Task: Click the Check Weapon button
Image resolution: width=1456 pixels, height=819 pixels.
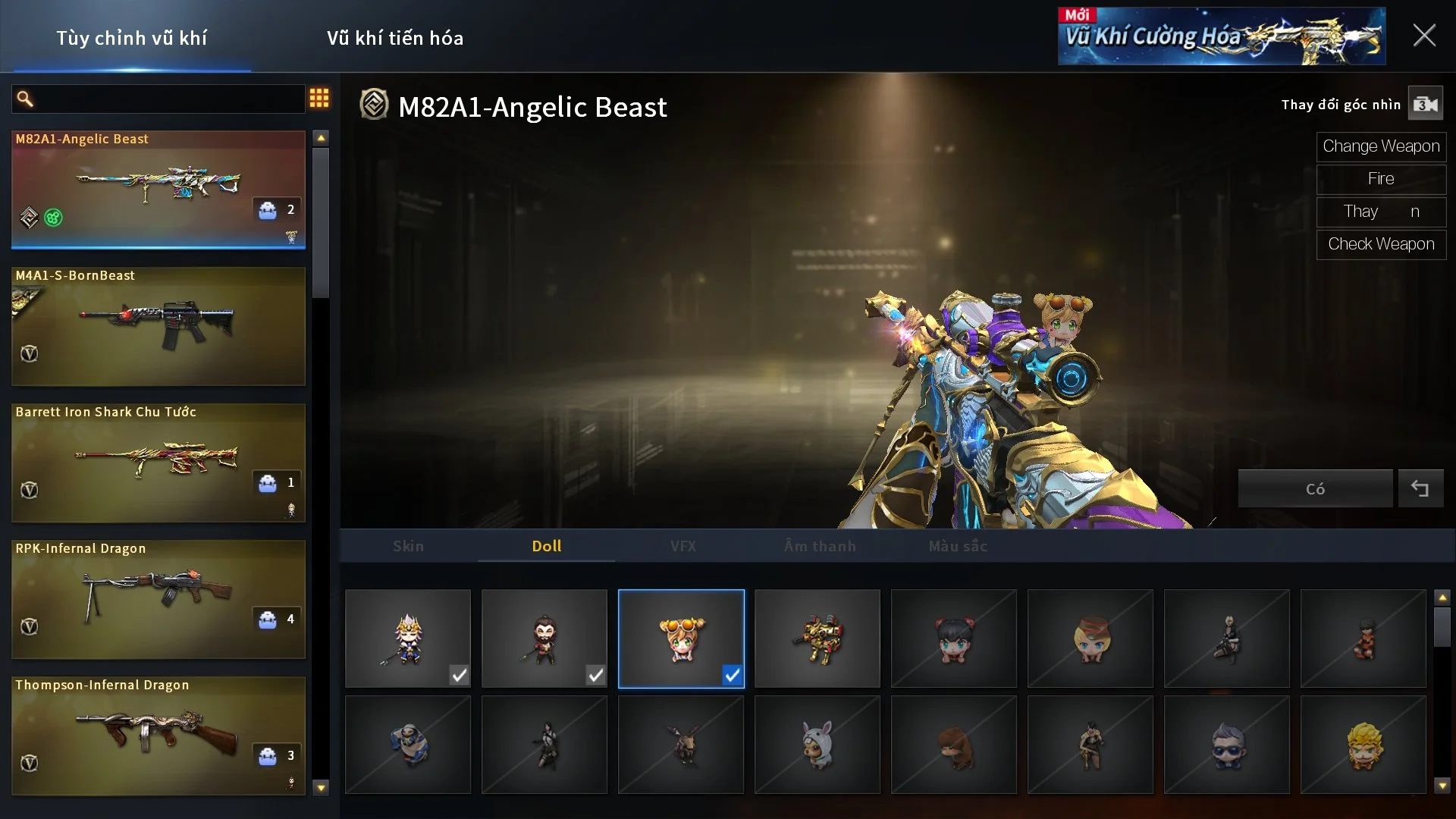Action: click(1381, 244)
